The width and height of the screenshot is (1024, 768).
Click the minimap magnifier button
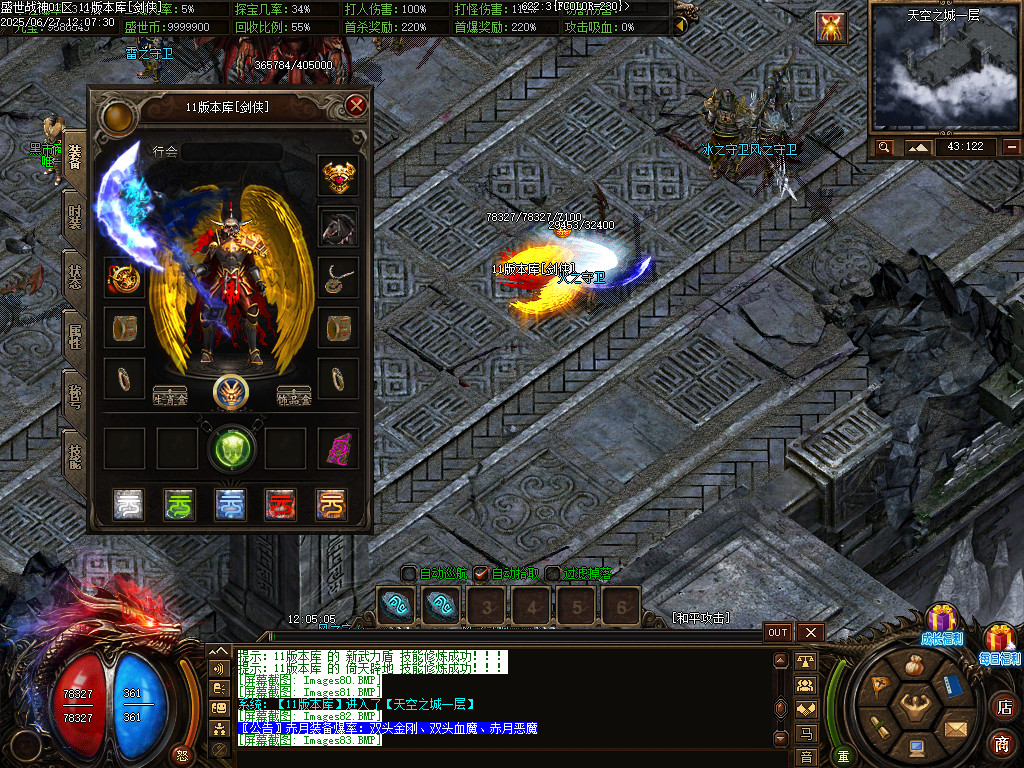click(x=884, y=147)
